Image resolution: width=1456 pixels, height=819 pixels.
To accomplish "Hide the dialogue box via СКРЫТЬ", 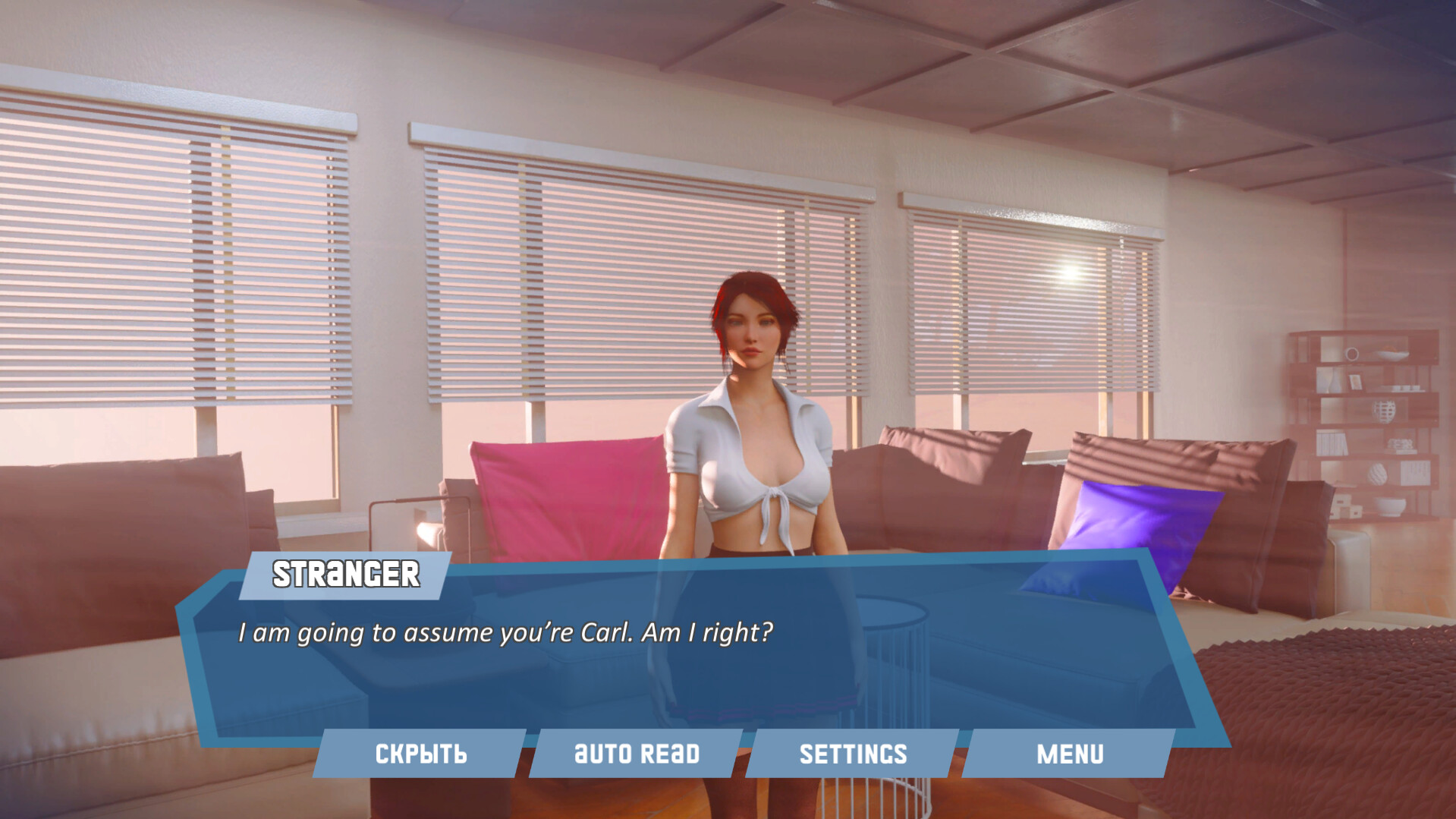I will 421,754.
